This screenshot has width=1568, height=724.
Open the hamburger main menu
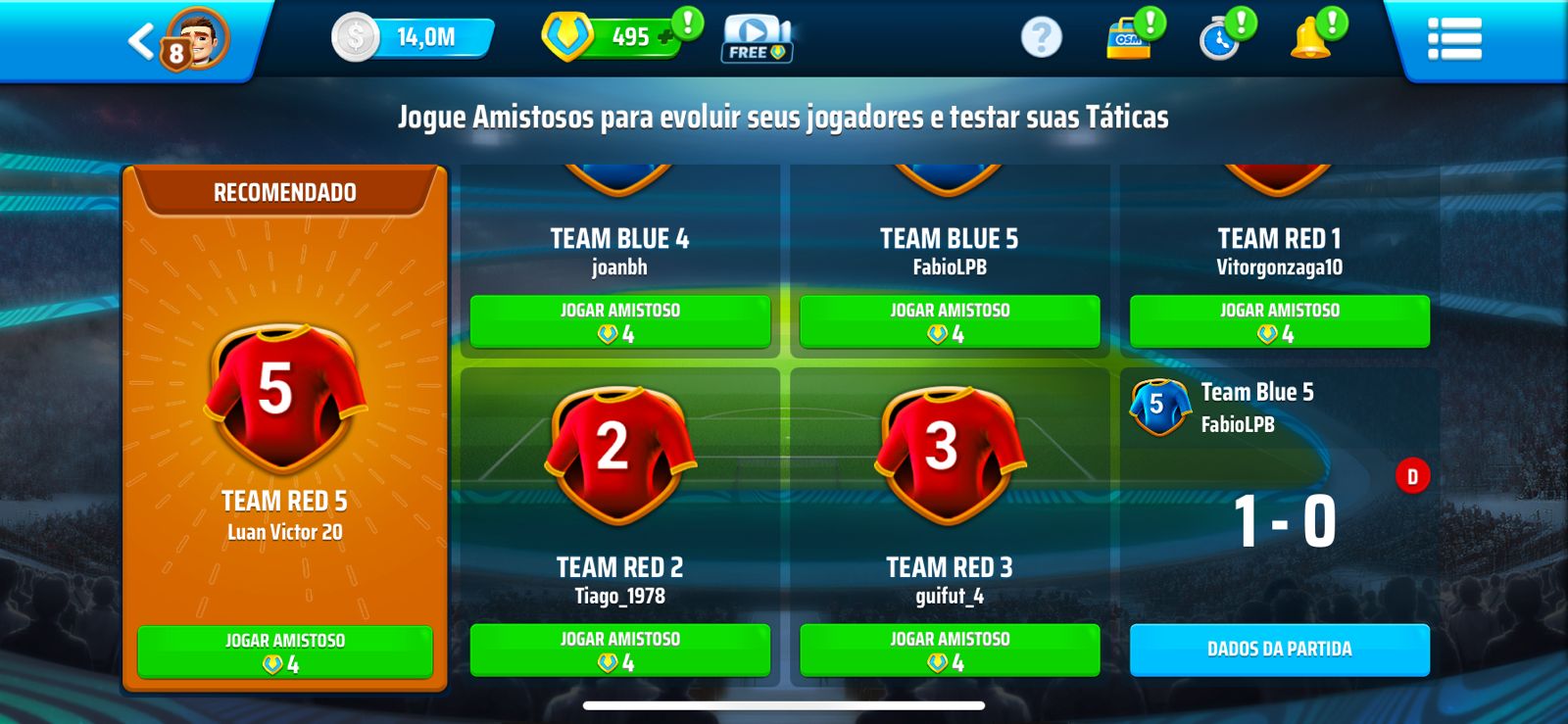click(x=1454, y=39)
